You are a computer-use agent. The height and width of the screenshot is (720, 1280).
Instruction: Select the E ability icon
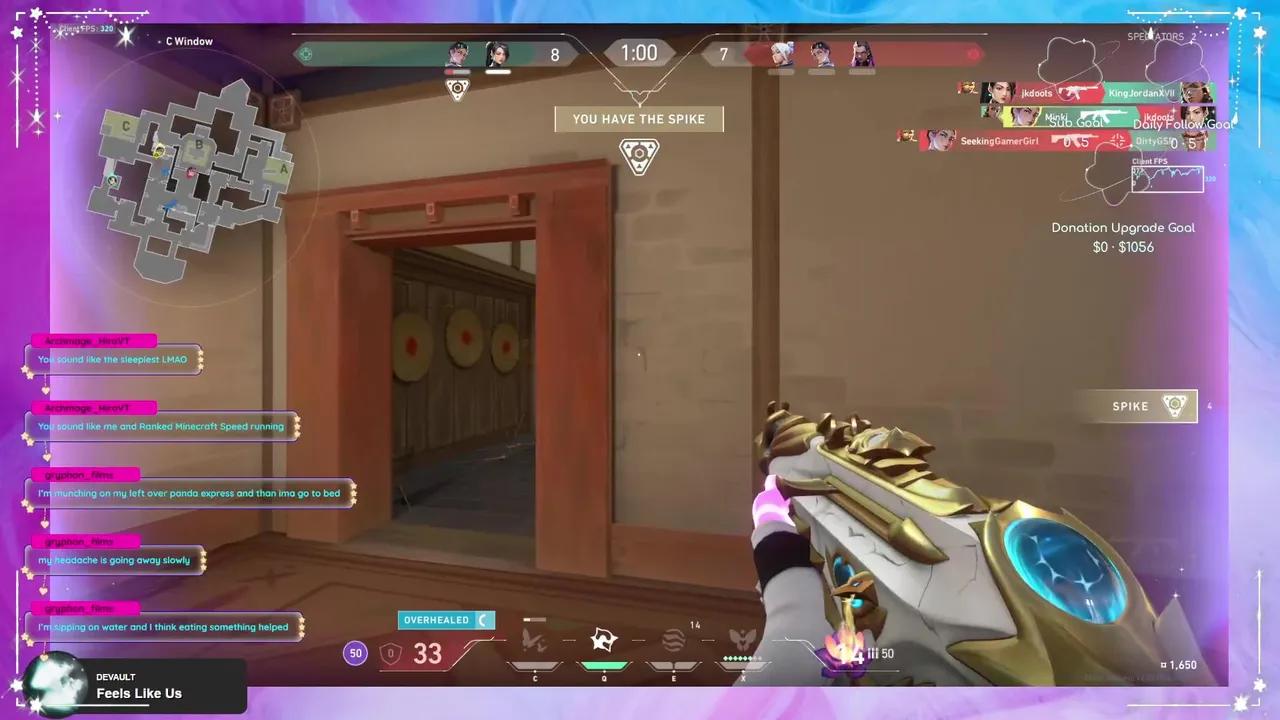point(673,638)
